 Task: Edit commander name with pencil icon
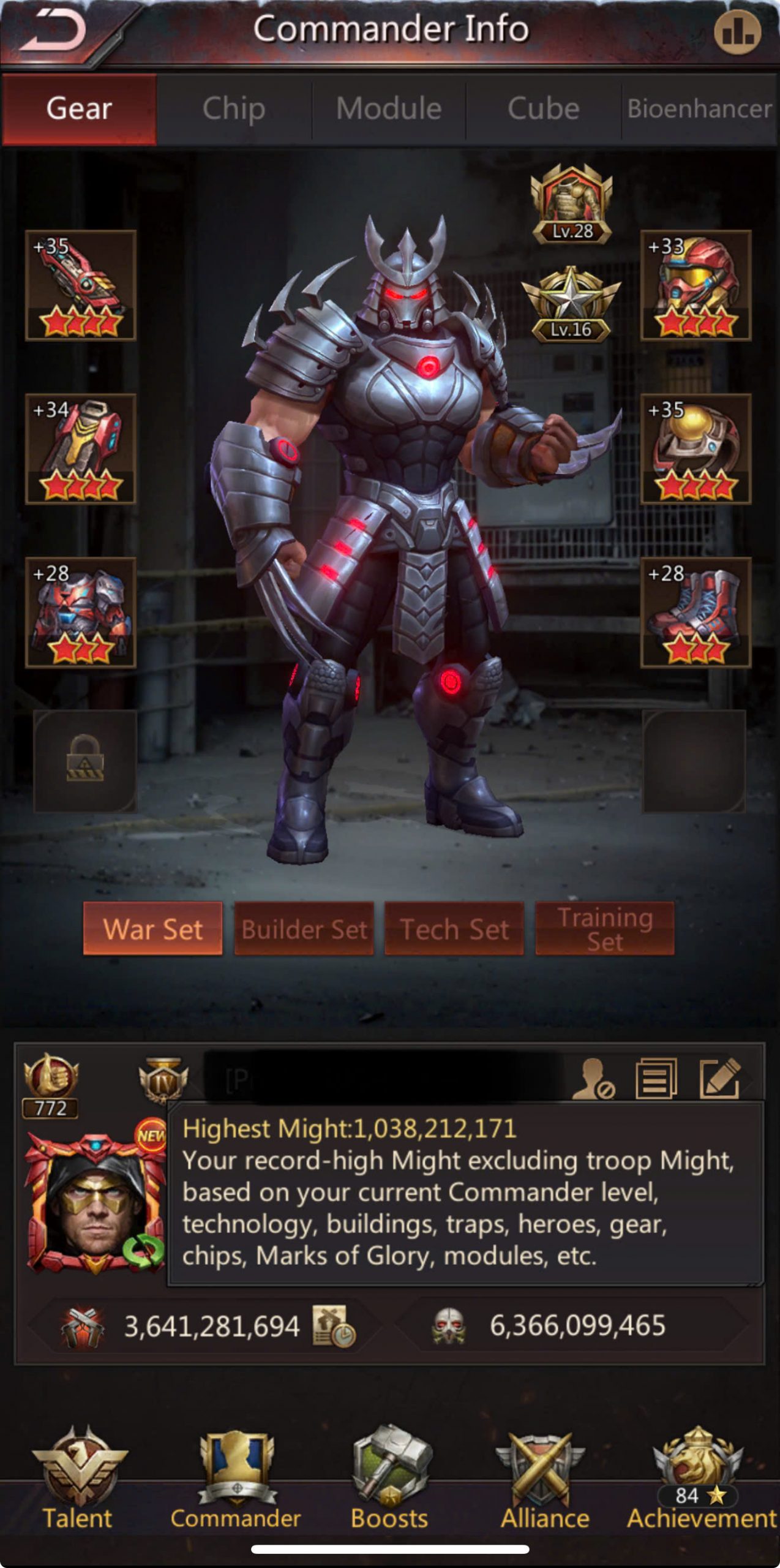(720, 1079)
